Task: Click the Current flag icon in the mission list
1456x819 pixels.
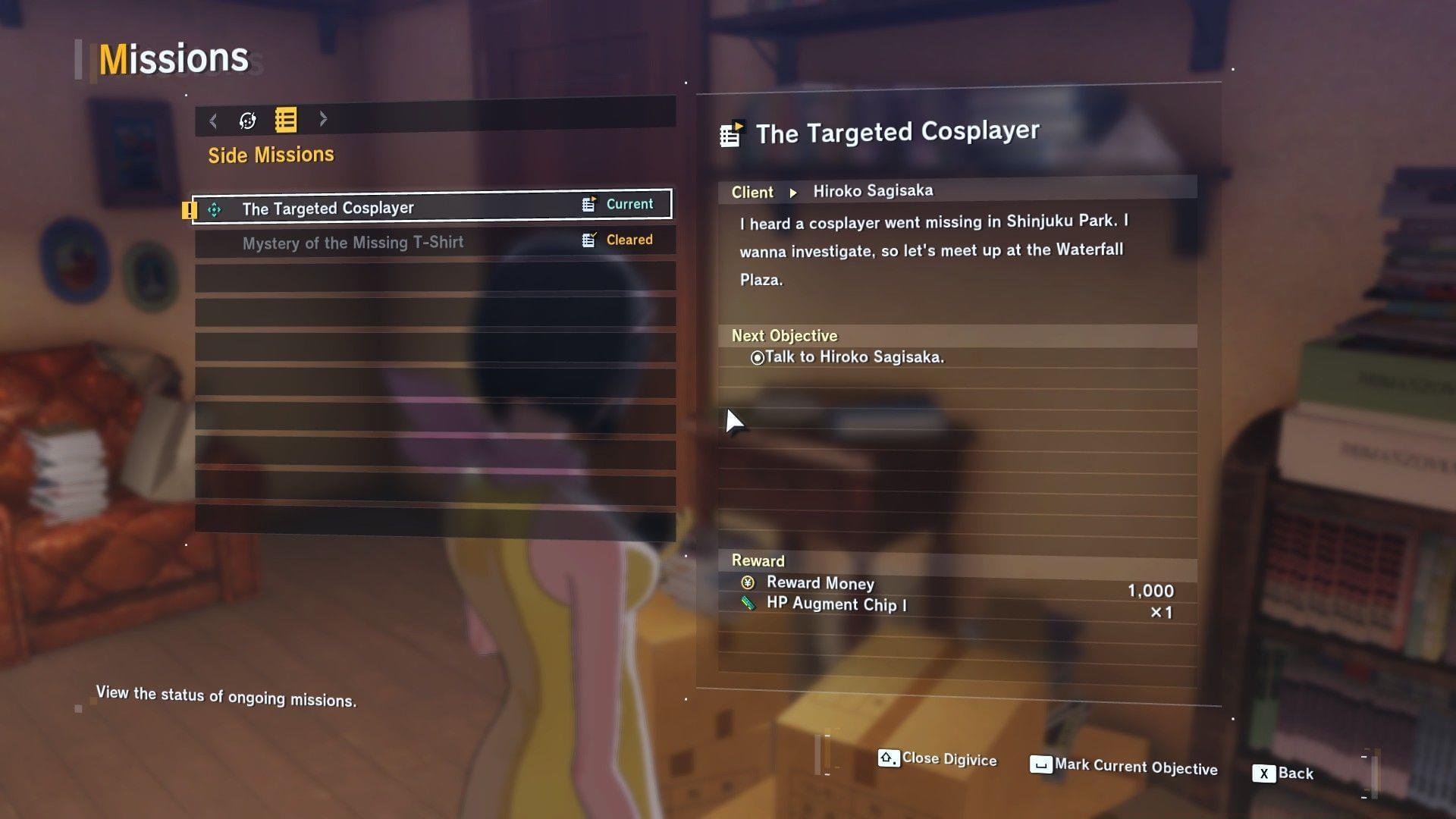Action: tap(588, 203)
